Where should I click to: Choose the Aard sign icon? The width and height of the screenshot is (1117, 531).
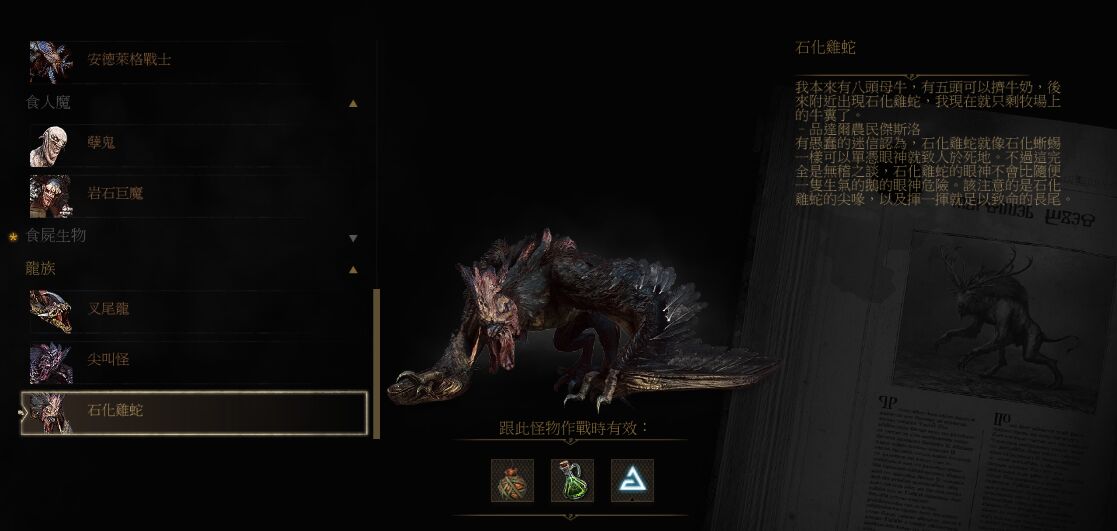click(x=632, y=481)
